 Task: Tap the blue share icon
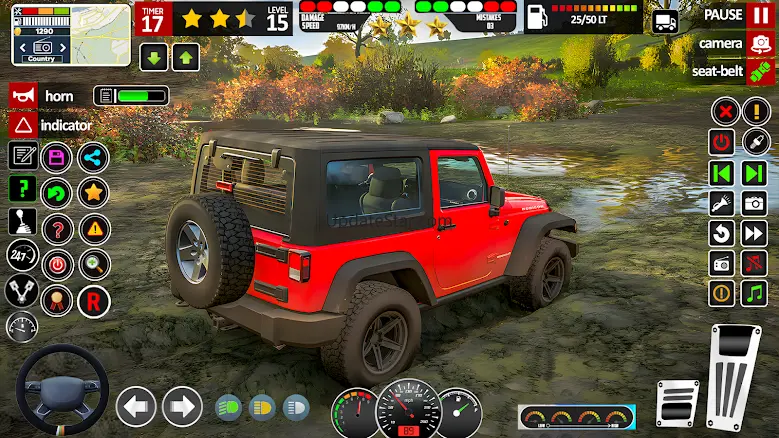tap(93, 157)
